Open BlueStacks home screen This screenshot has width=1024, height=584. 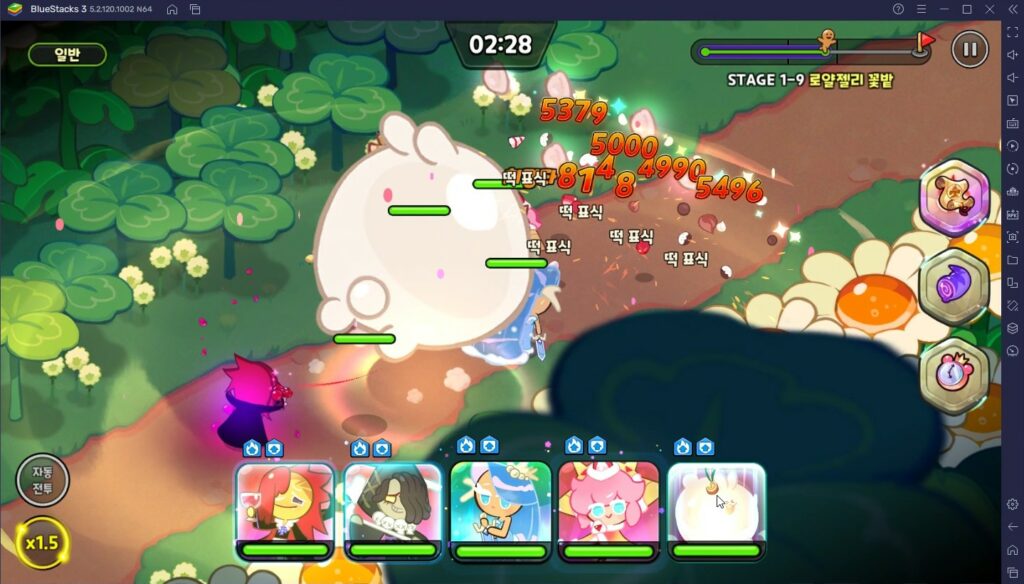click(x=172, y=9)
